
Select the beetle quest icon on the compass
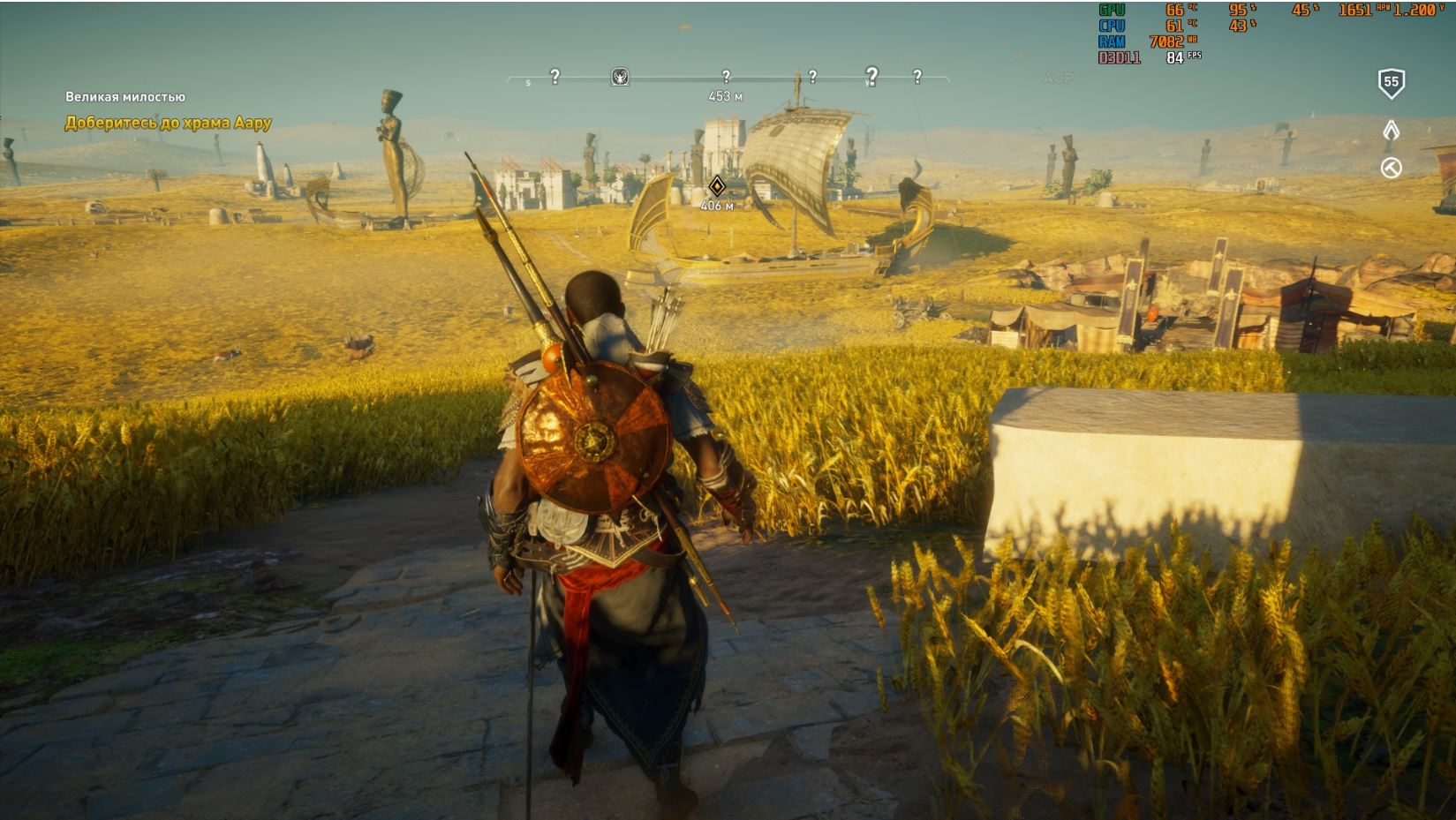point(620,77)
